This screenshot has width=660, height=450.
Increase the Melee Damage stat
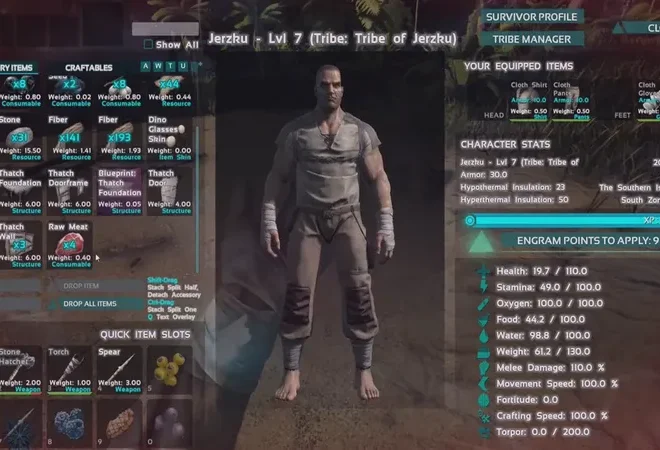483,367
